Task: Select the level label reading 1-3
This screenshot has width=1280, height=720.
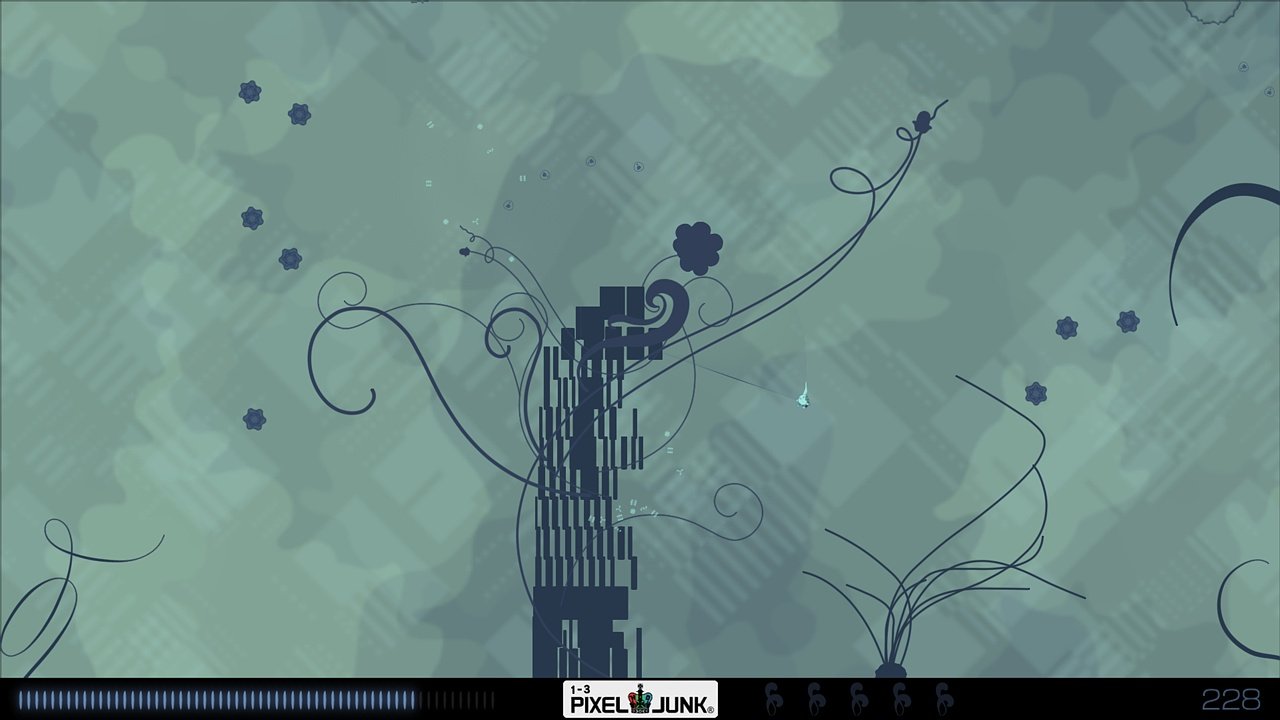Action: coord(578,688)
